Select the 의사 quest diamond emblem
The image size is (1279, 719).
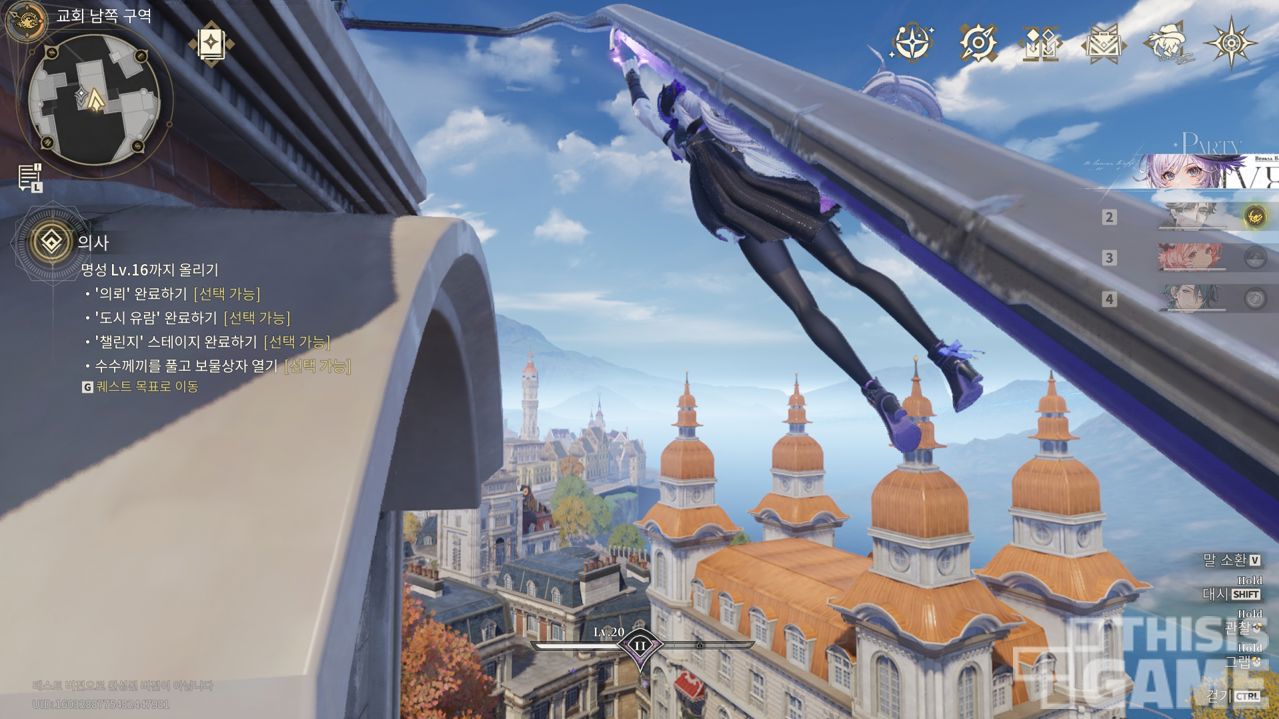[x=46, y=241]
